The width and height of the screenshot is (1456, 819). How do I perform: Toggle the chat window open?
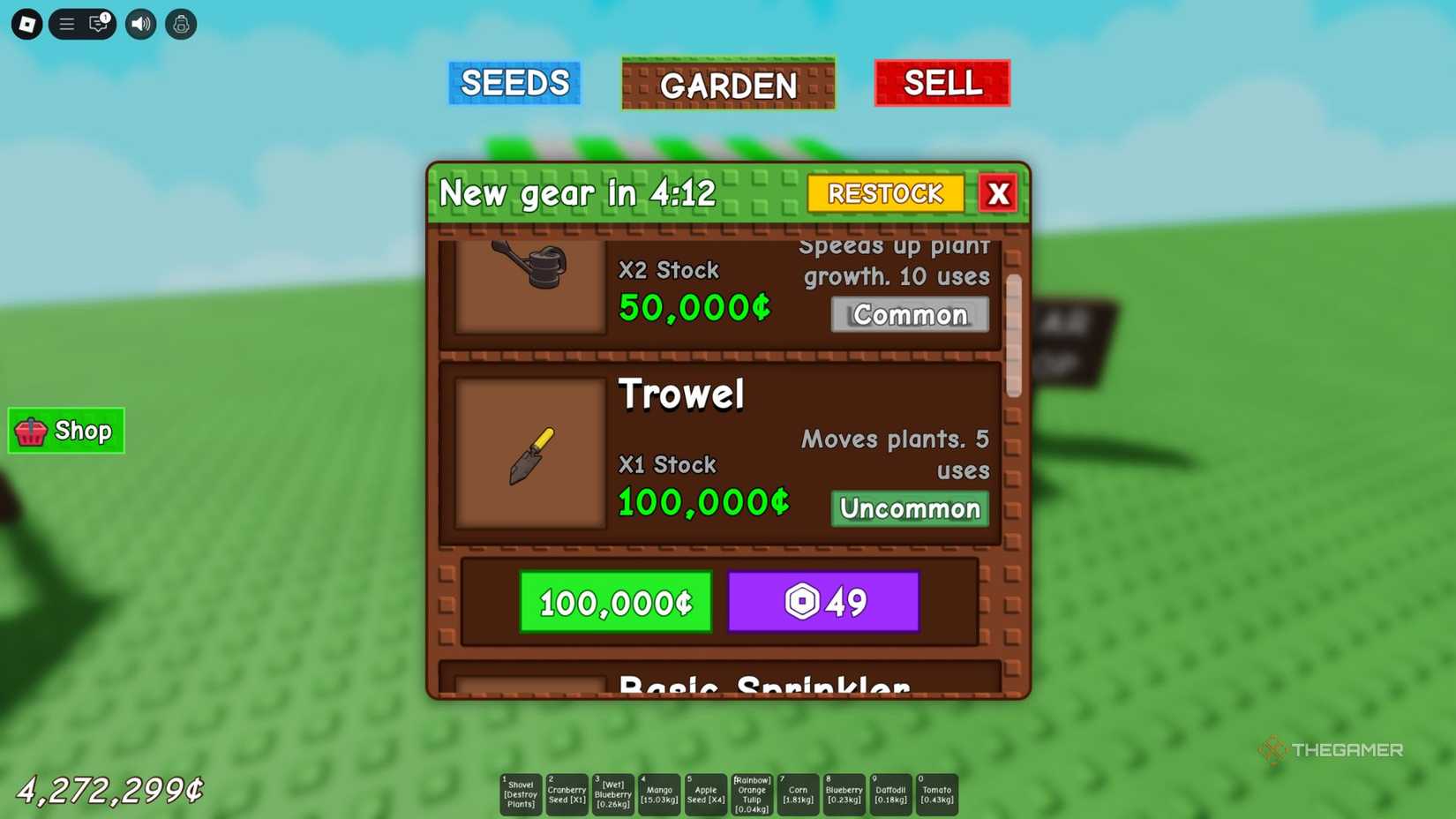tap(97, 24)
